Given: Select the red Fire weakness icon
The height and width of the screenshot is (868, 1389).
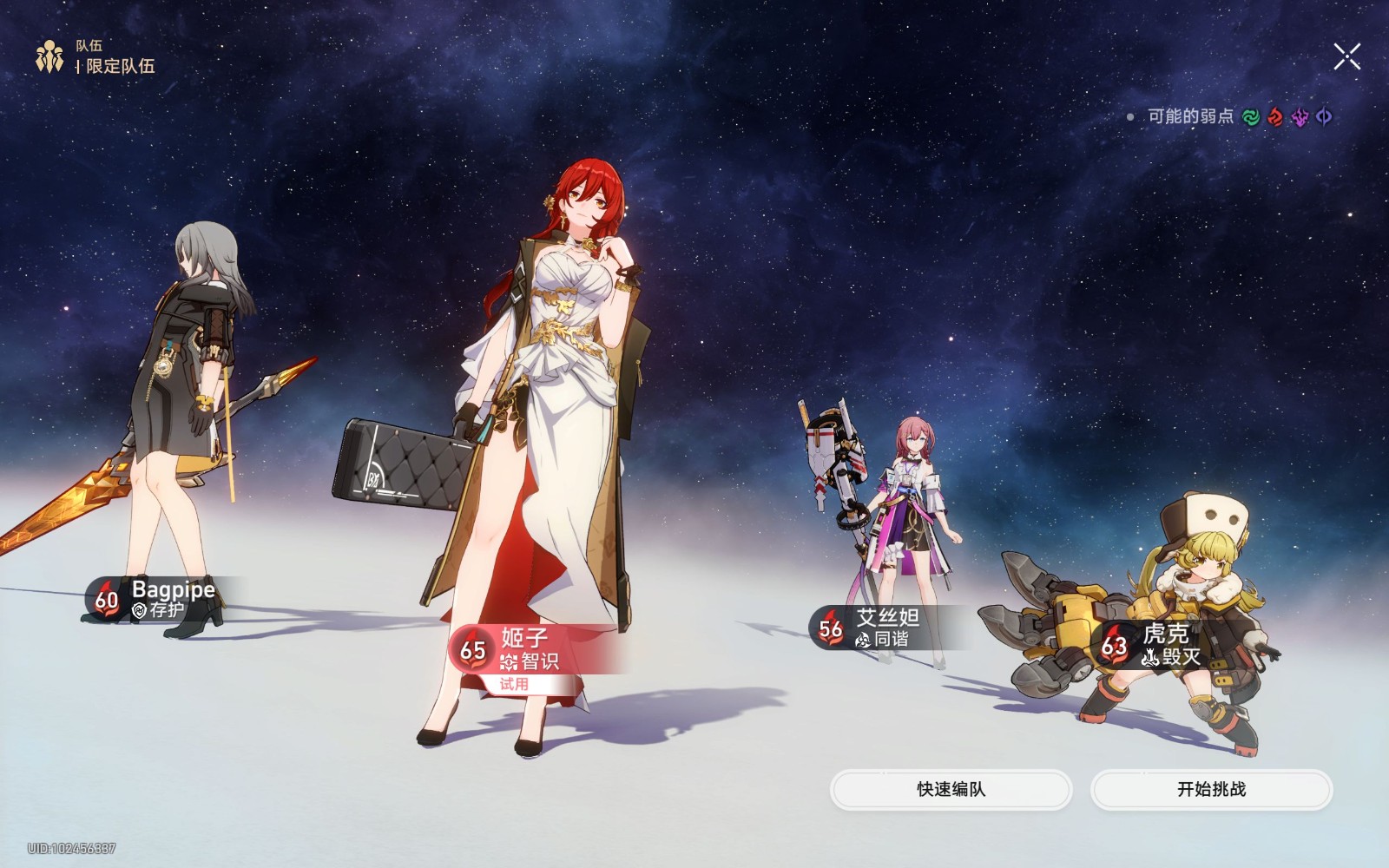Looking at the screenshot, I should click(x=1274, y=115).
